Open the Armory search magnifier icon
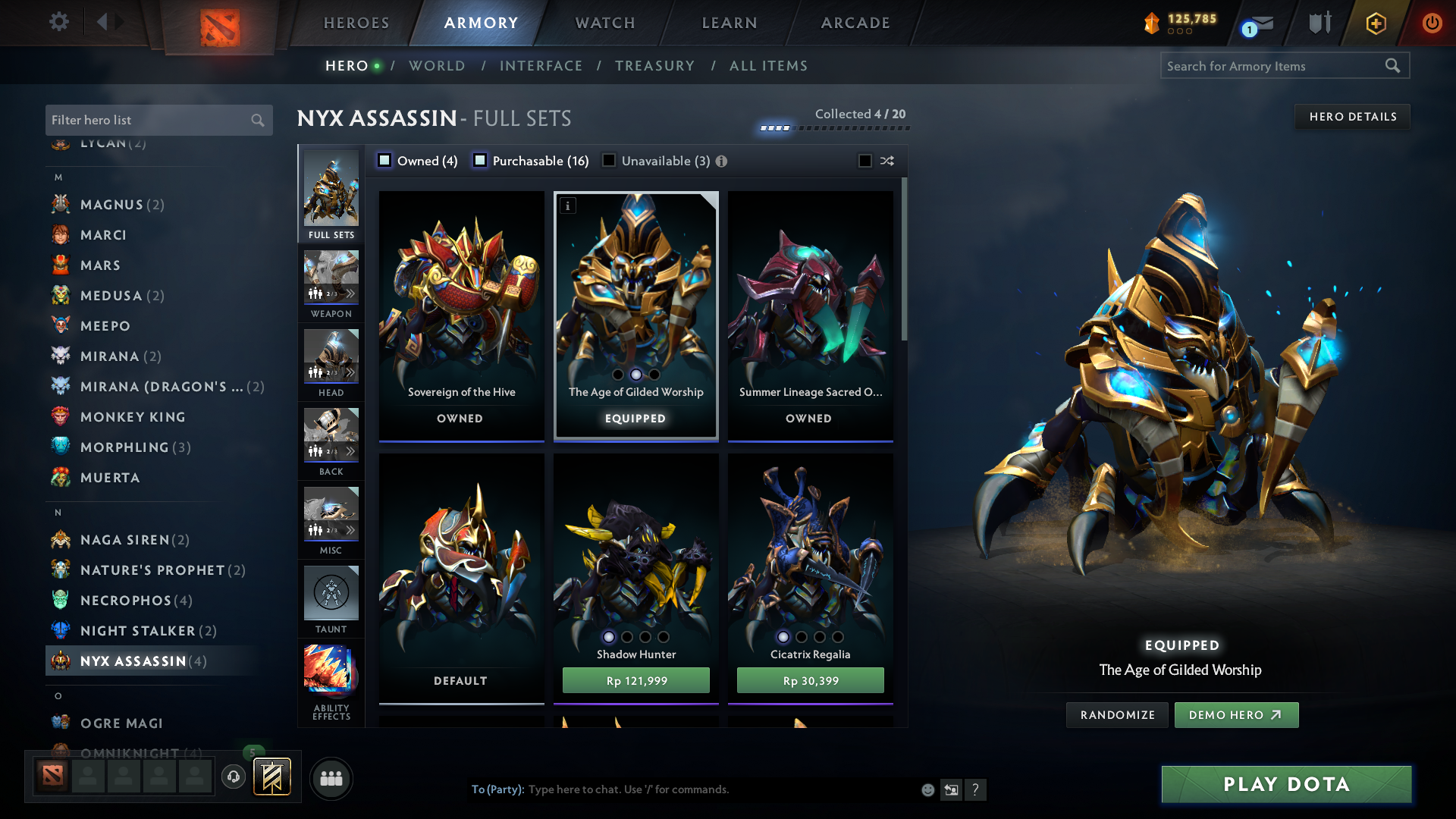Viewport: 1456px width, 819px height. [1394, 65]
